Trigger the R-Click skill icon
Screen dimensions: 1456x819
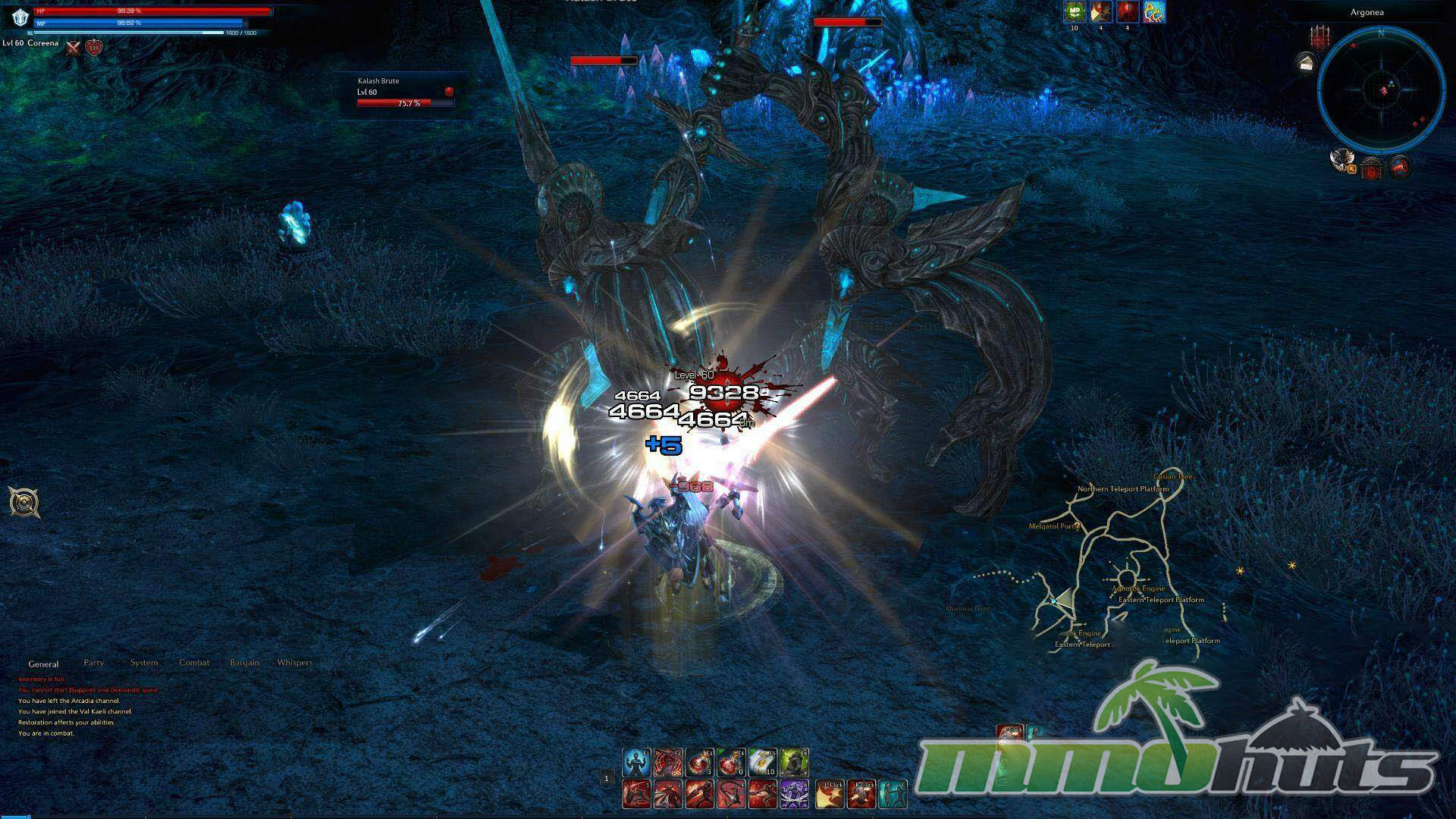[x=862, y=794]
